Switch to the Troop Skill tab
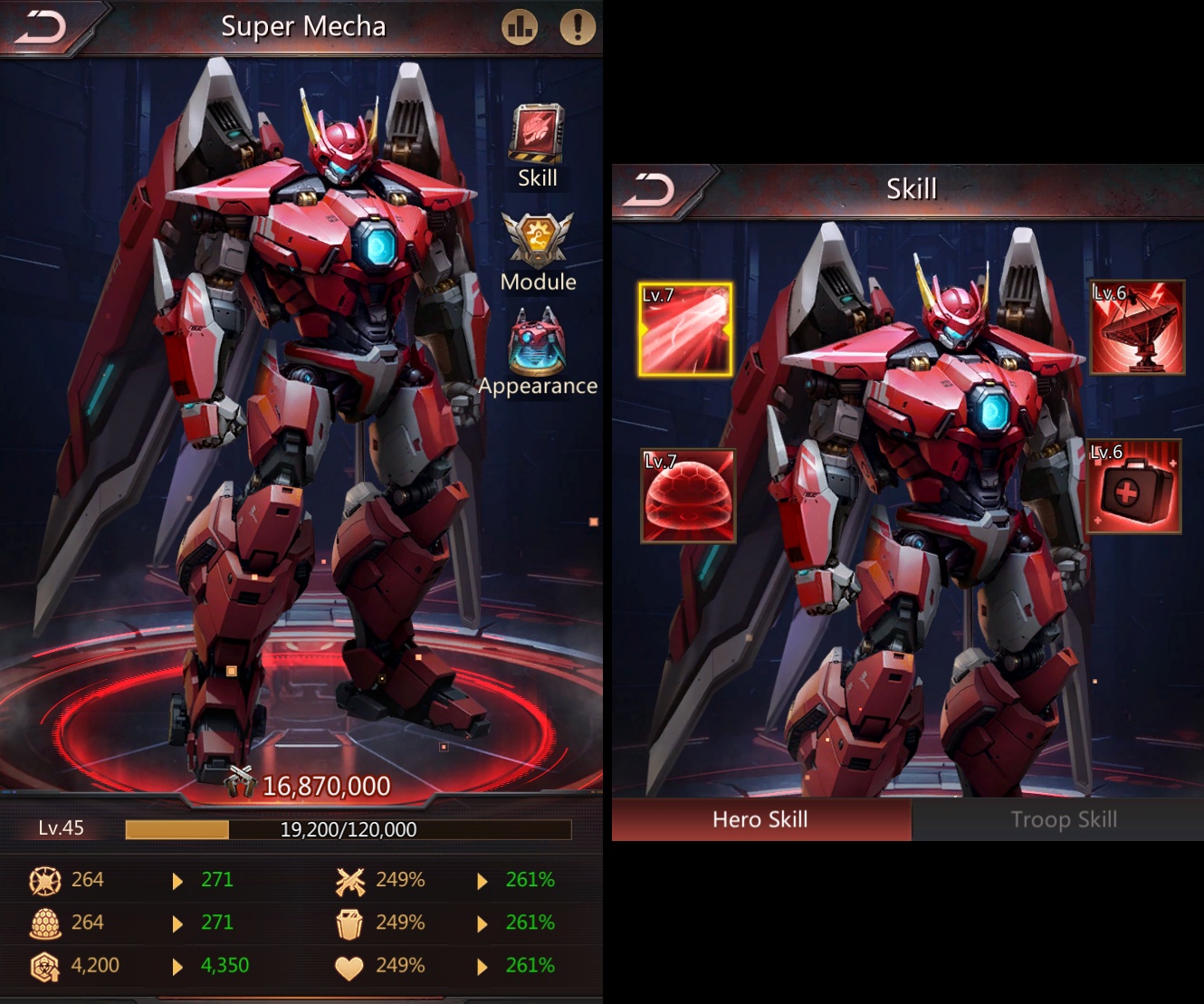This screenshot has width=1204, height=1004. (x=1063, y=819)
